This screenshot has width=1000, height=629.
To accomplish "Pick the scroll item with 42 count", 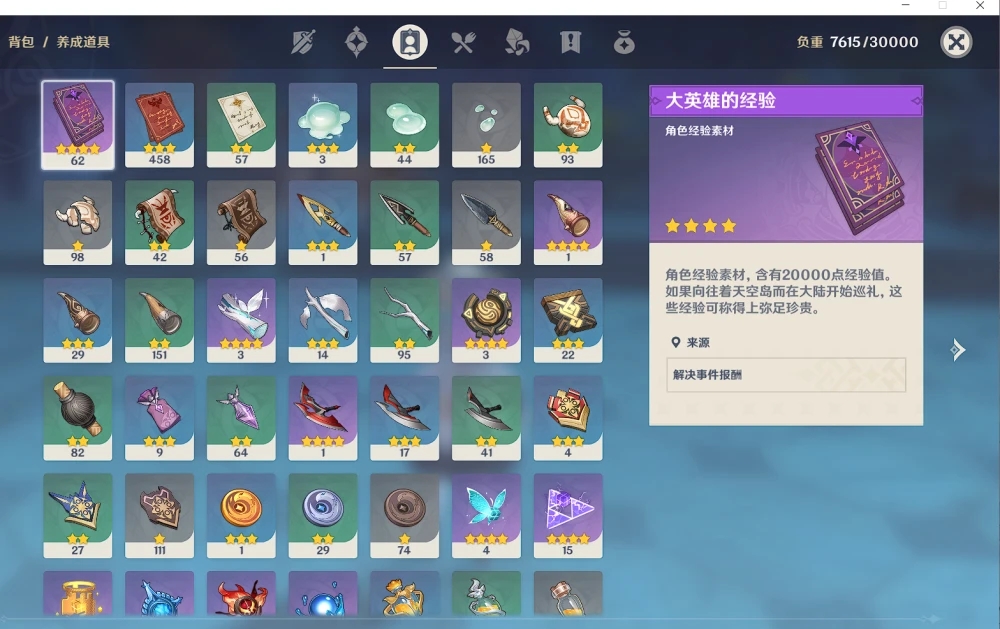I will (159, 222).
